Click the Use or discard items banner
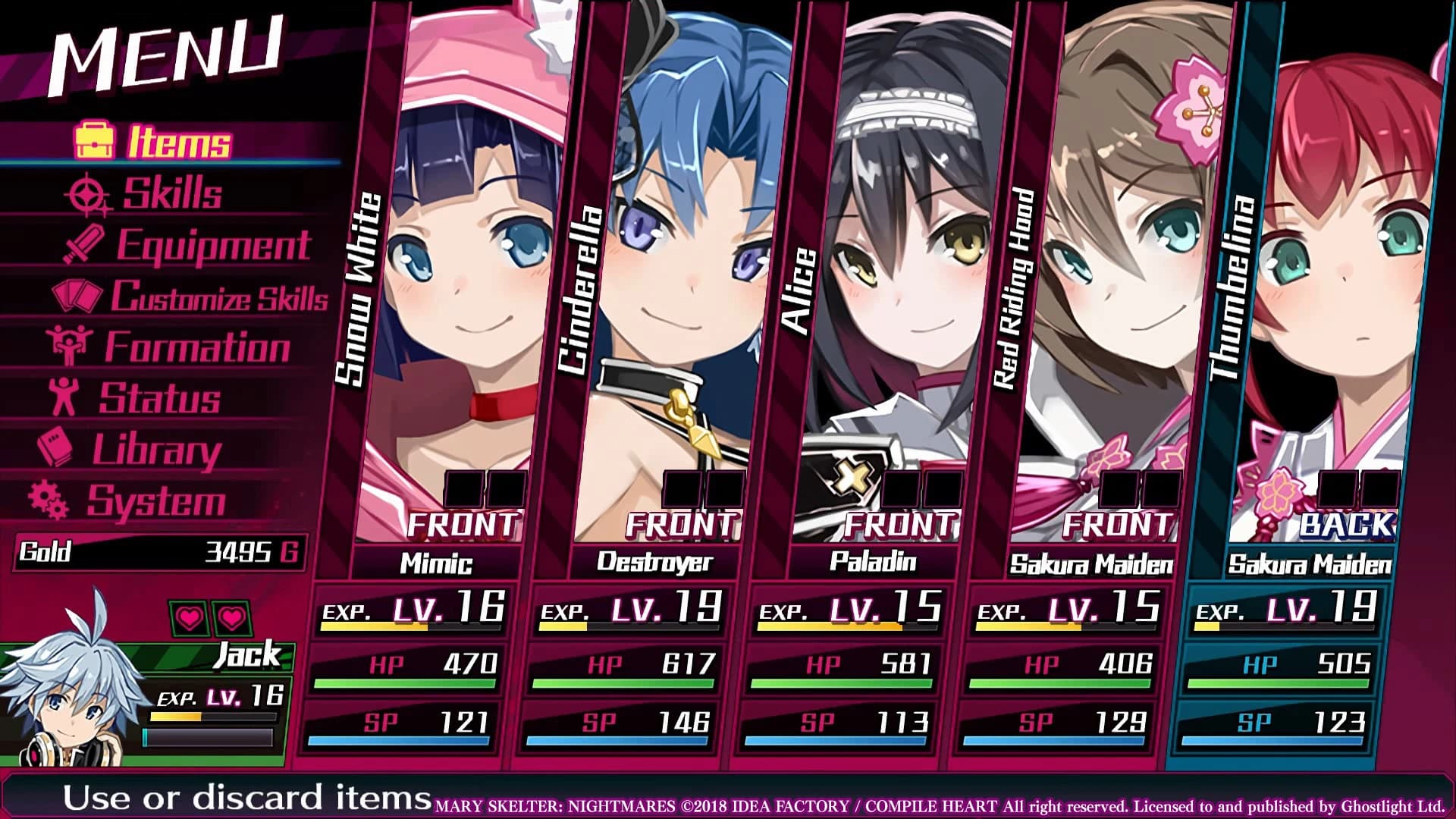The height and width of the screenshot is (819, 1456). pyautogui.click(x=220, y=798)
